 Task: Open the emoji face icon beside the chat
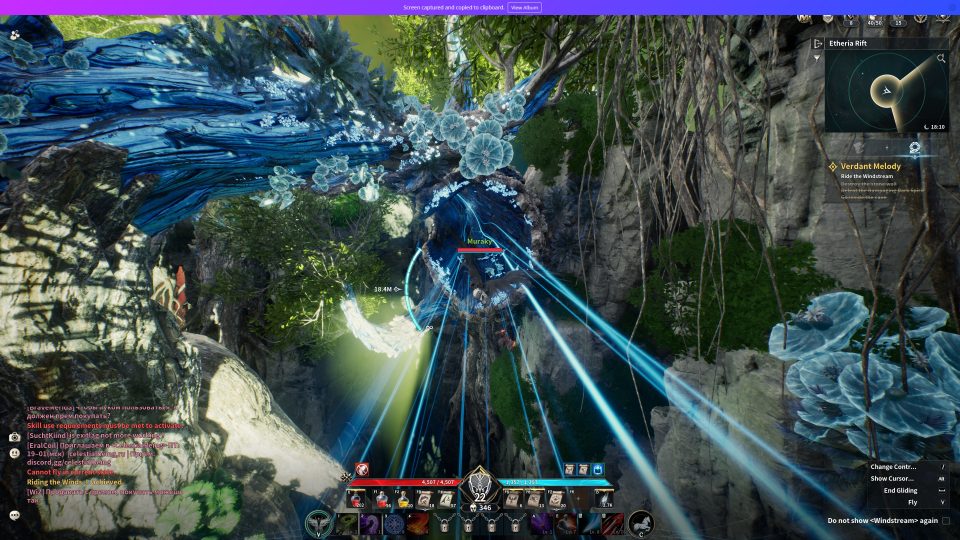(15, 453)
